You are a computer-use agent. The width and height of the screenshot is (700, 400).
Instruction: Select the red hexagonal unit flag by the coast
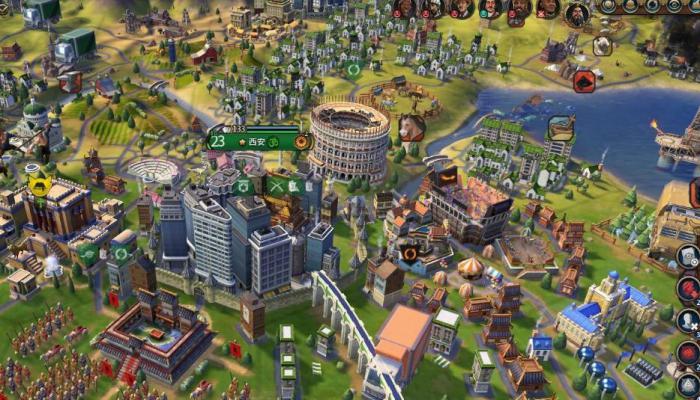585,81
